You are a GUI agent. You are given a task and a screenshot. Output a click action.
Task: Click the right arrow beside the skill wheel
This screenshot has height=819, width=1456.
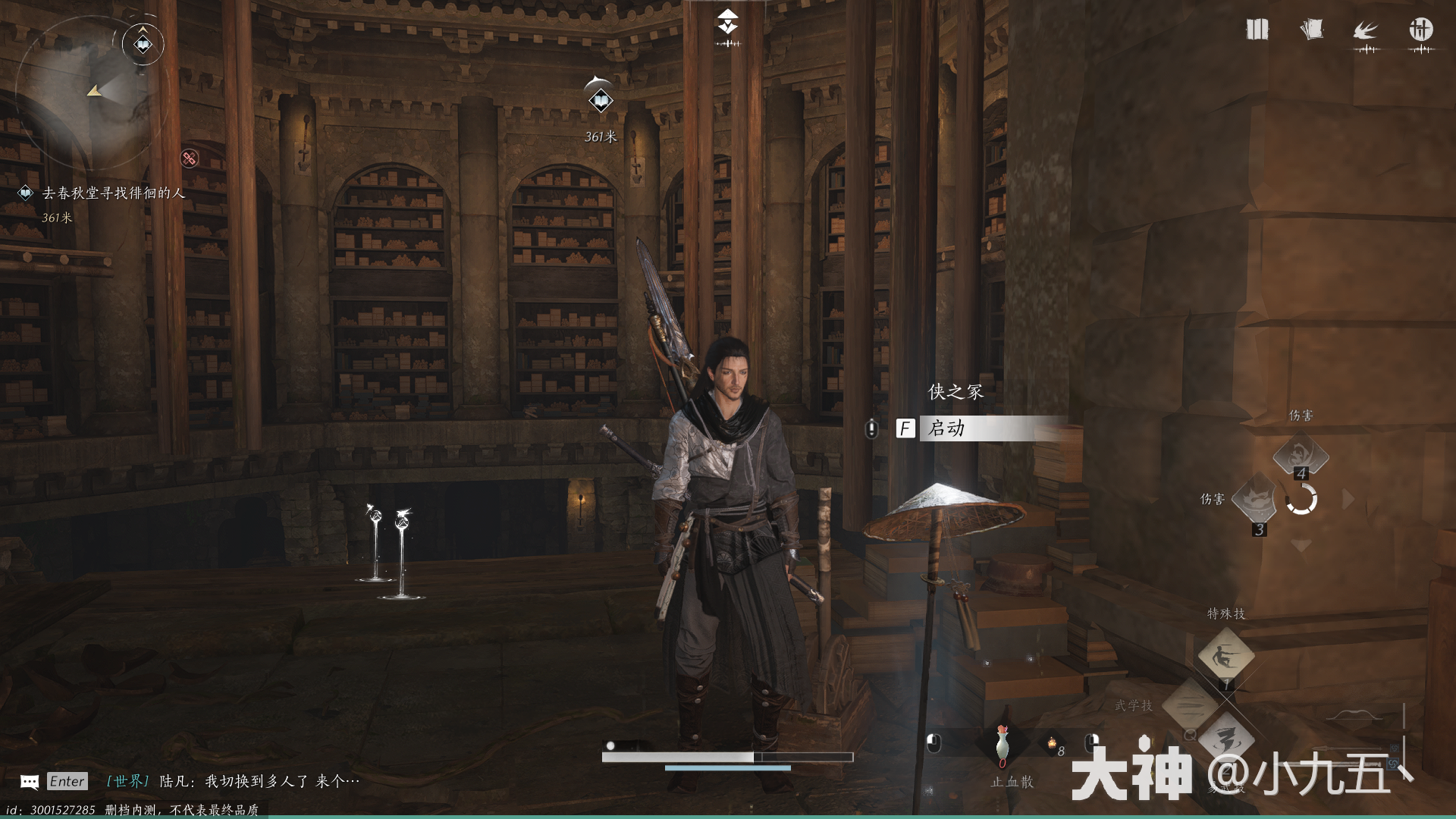pos(1348,499)
